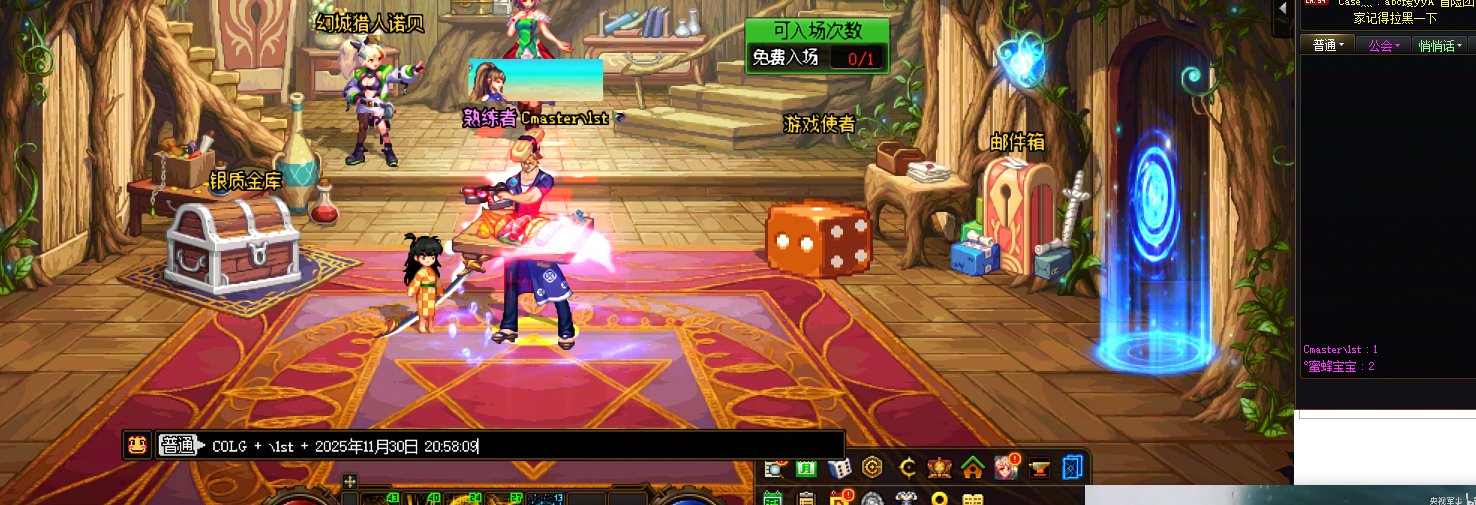Collapse the chat panel with the arrow

pos(1282,6)
